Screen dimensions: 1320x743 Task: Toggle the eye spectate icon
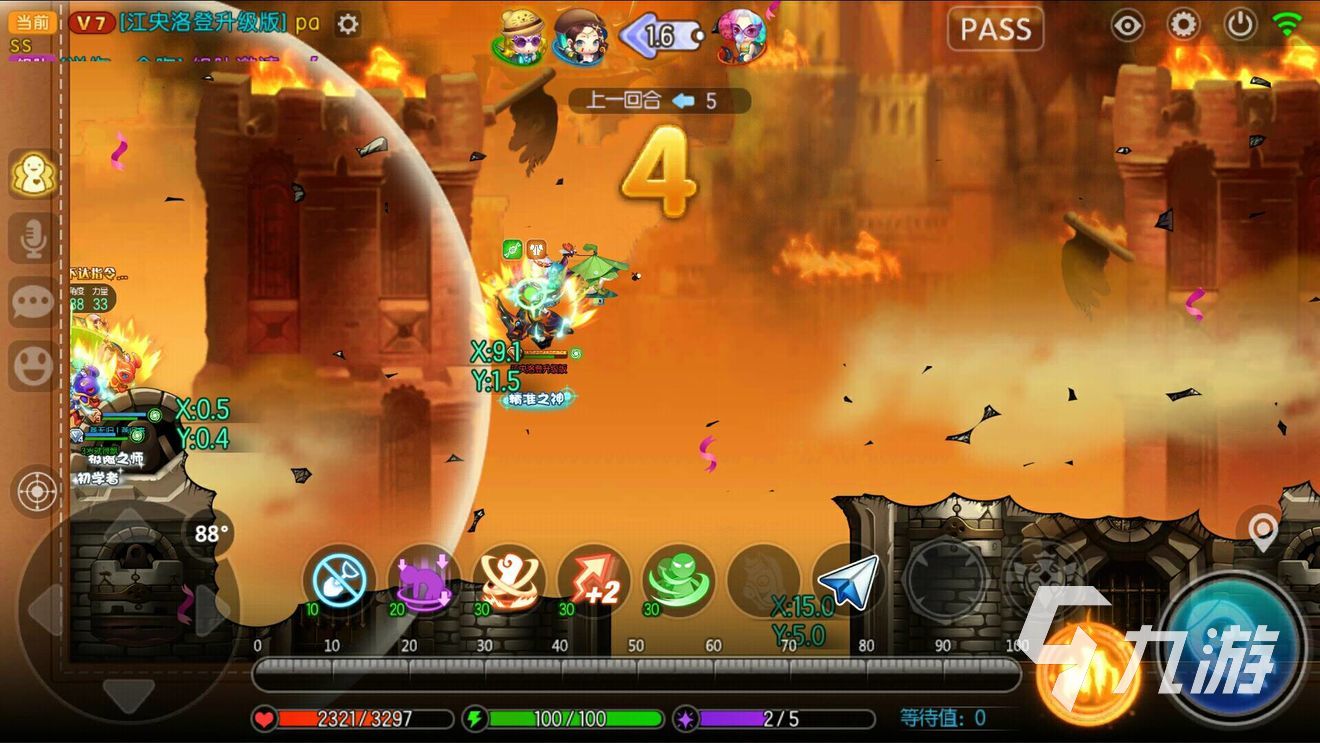click(1128, 25)
